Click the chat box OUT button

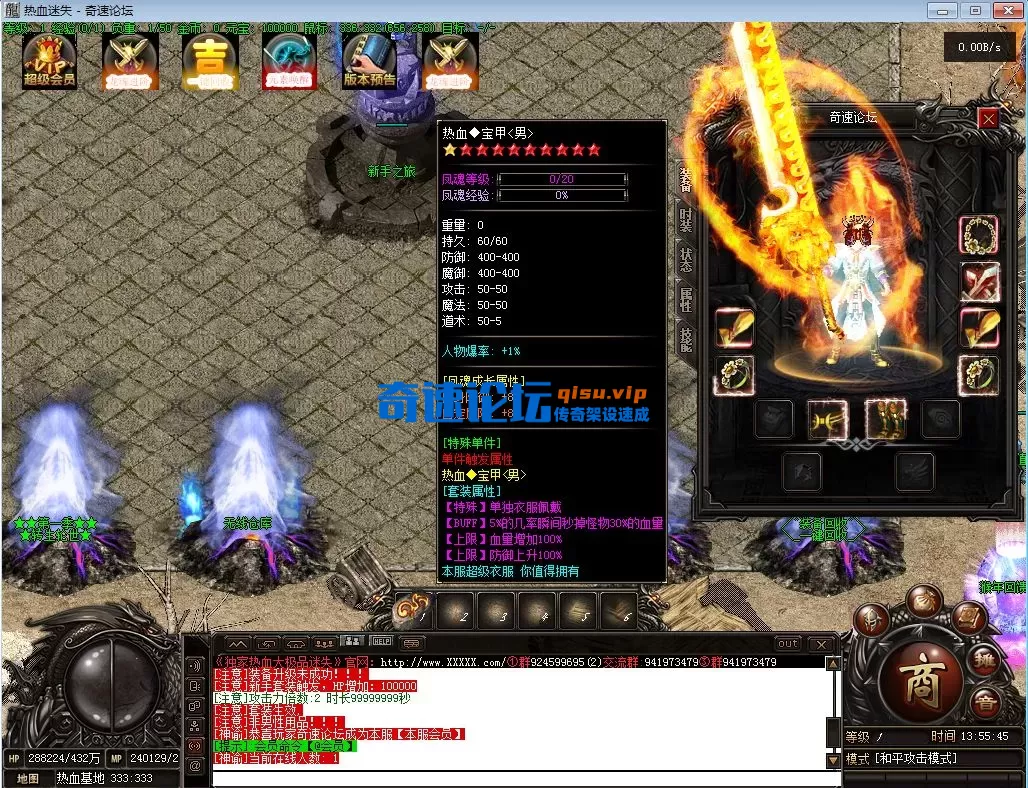(788, 644)
